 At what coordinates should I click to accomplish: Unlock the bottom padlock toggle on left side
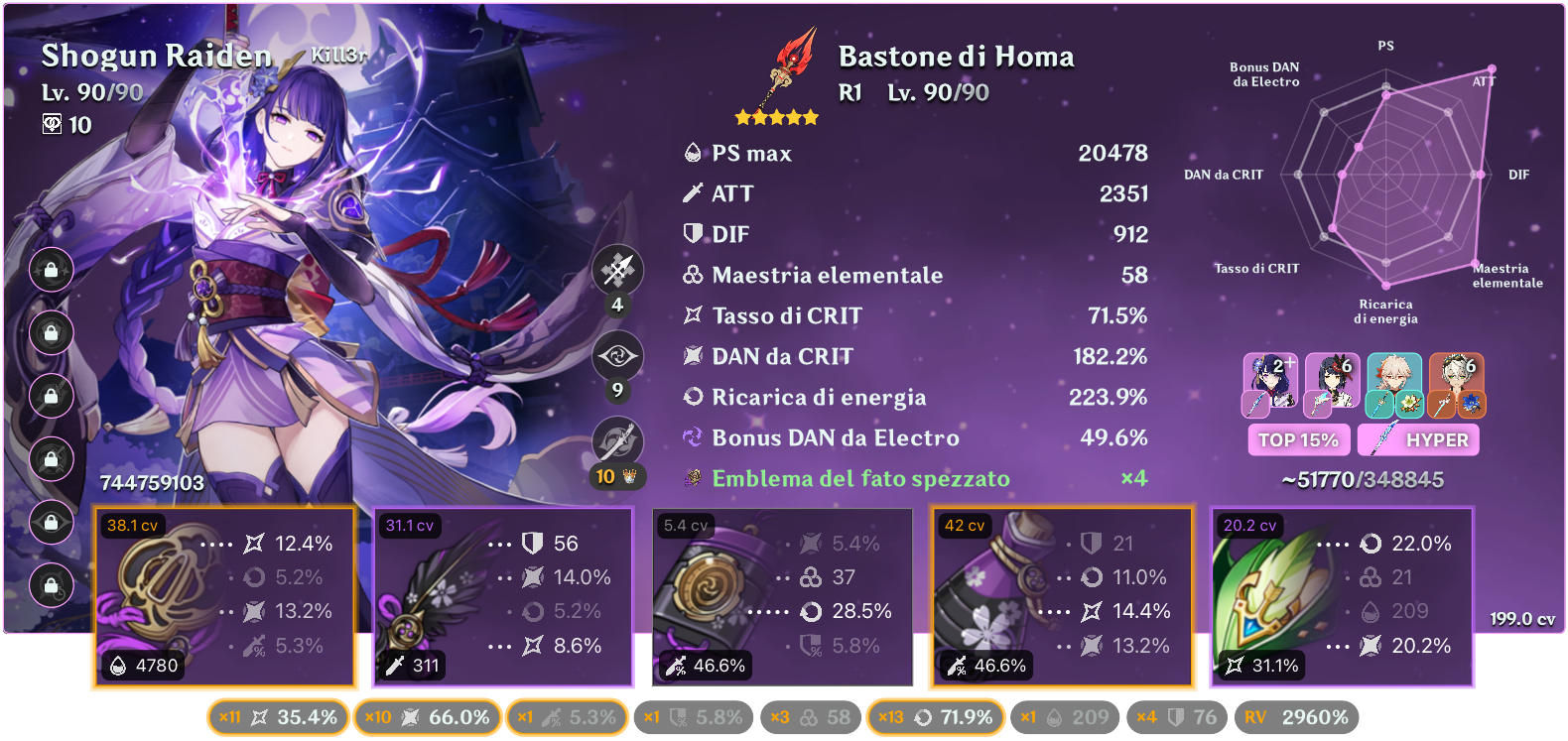52,587
